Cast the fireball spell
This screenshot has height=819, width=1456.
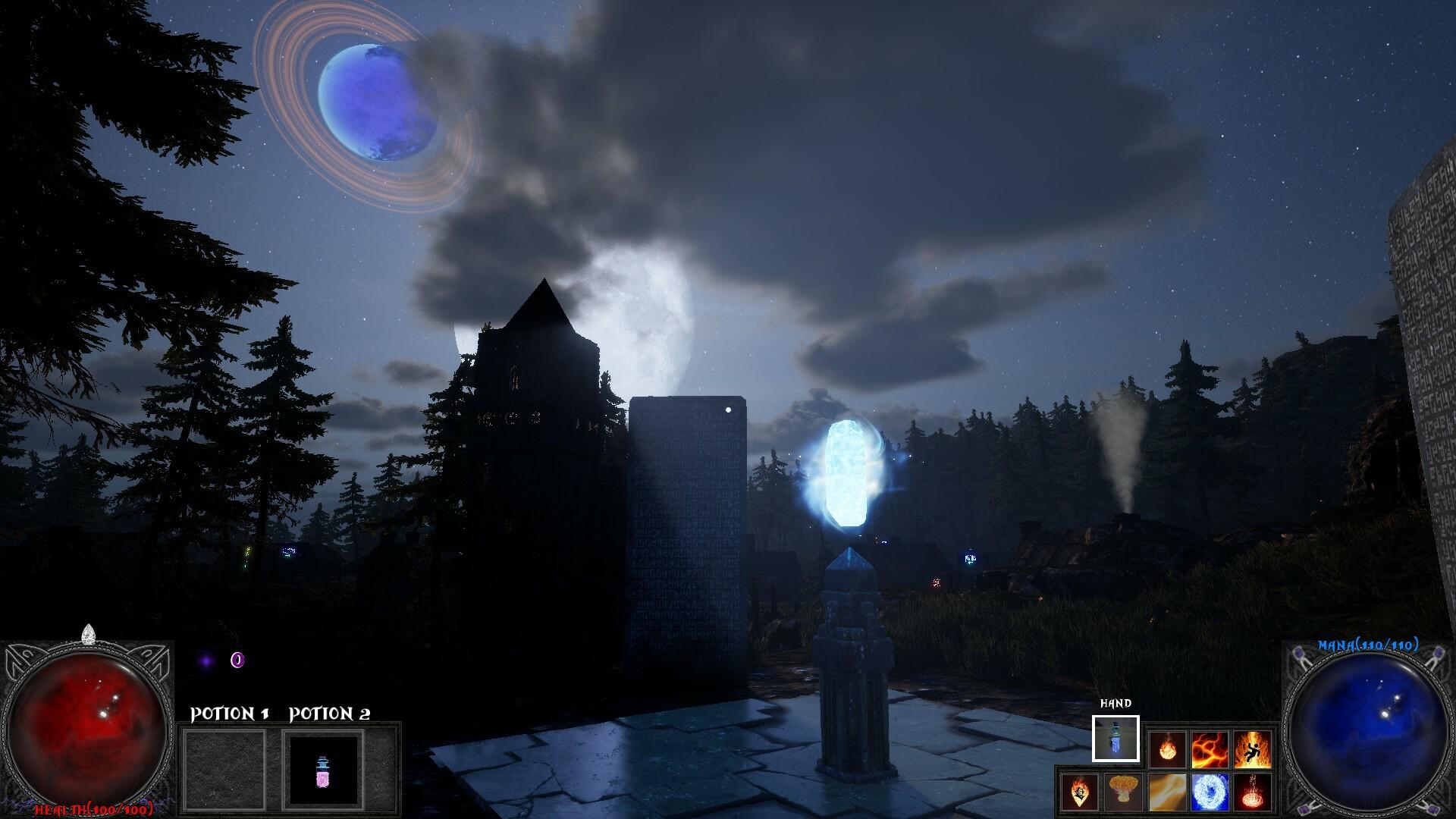(1166, 749)
